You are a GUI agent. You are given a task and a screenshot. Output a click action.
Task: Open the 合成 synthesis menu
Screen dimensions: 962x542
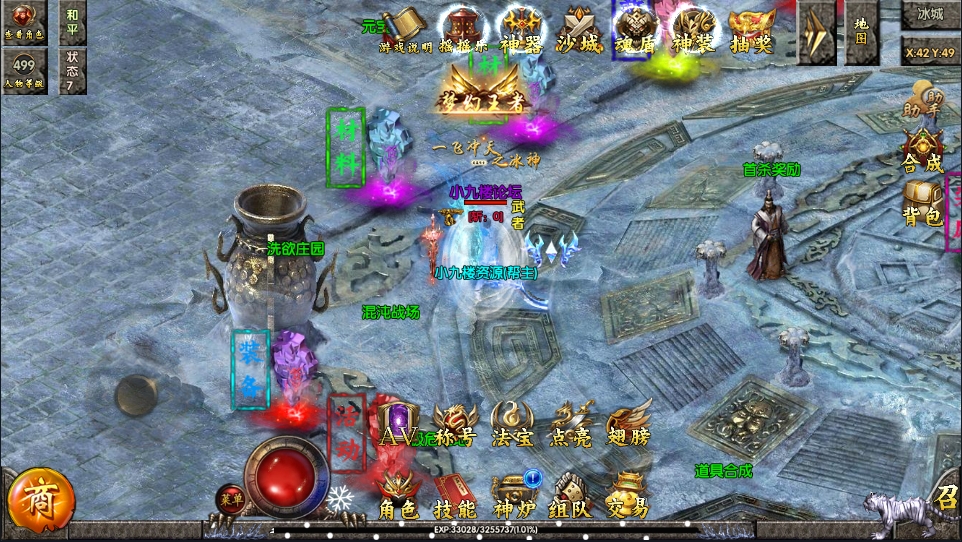point(922,150)
